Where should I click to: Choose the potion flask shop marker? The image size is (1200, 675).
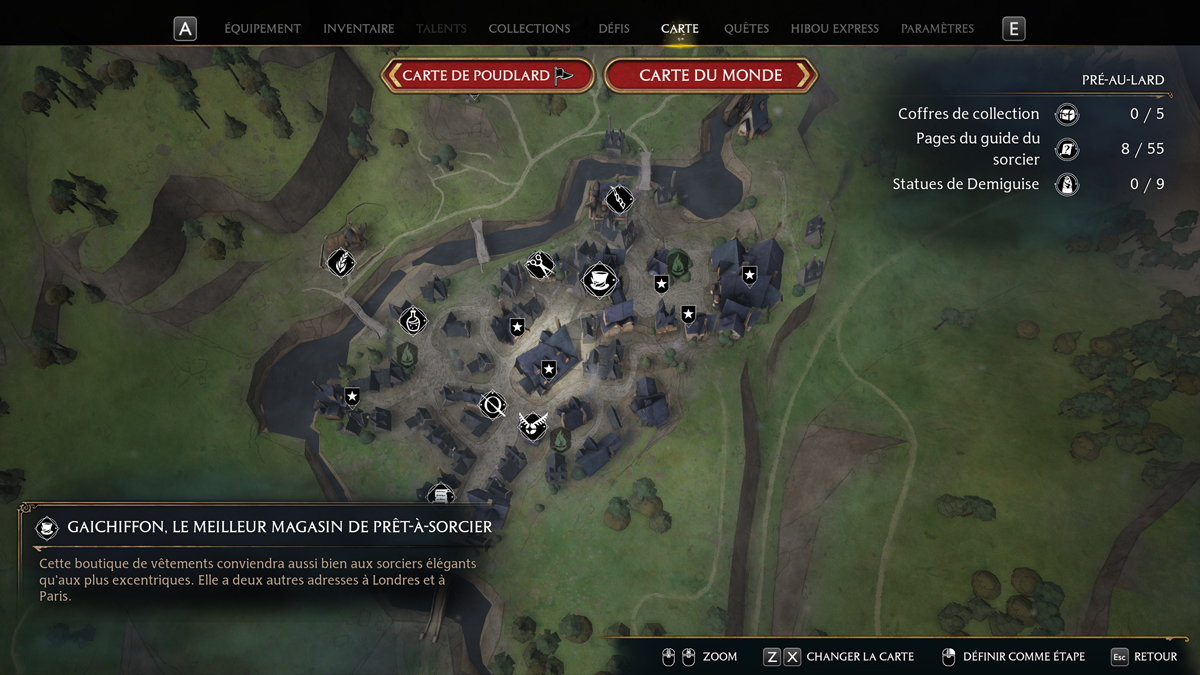tap(413, 320)
